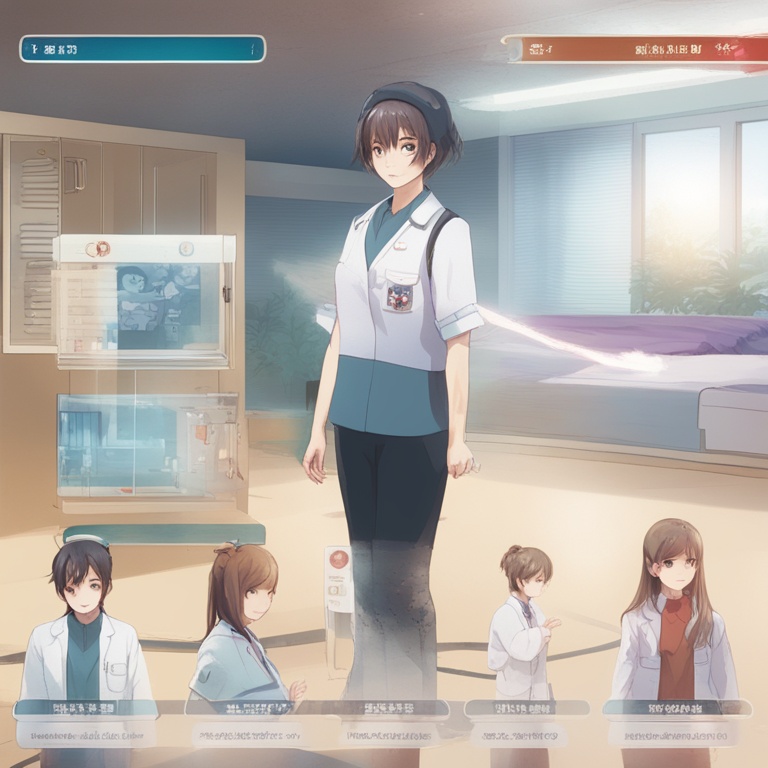The image size is (768, 768).
Task: Open the lower blue holographic panel
Action: tap(147, 445)
